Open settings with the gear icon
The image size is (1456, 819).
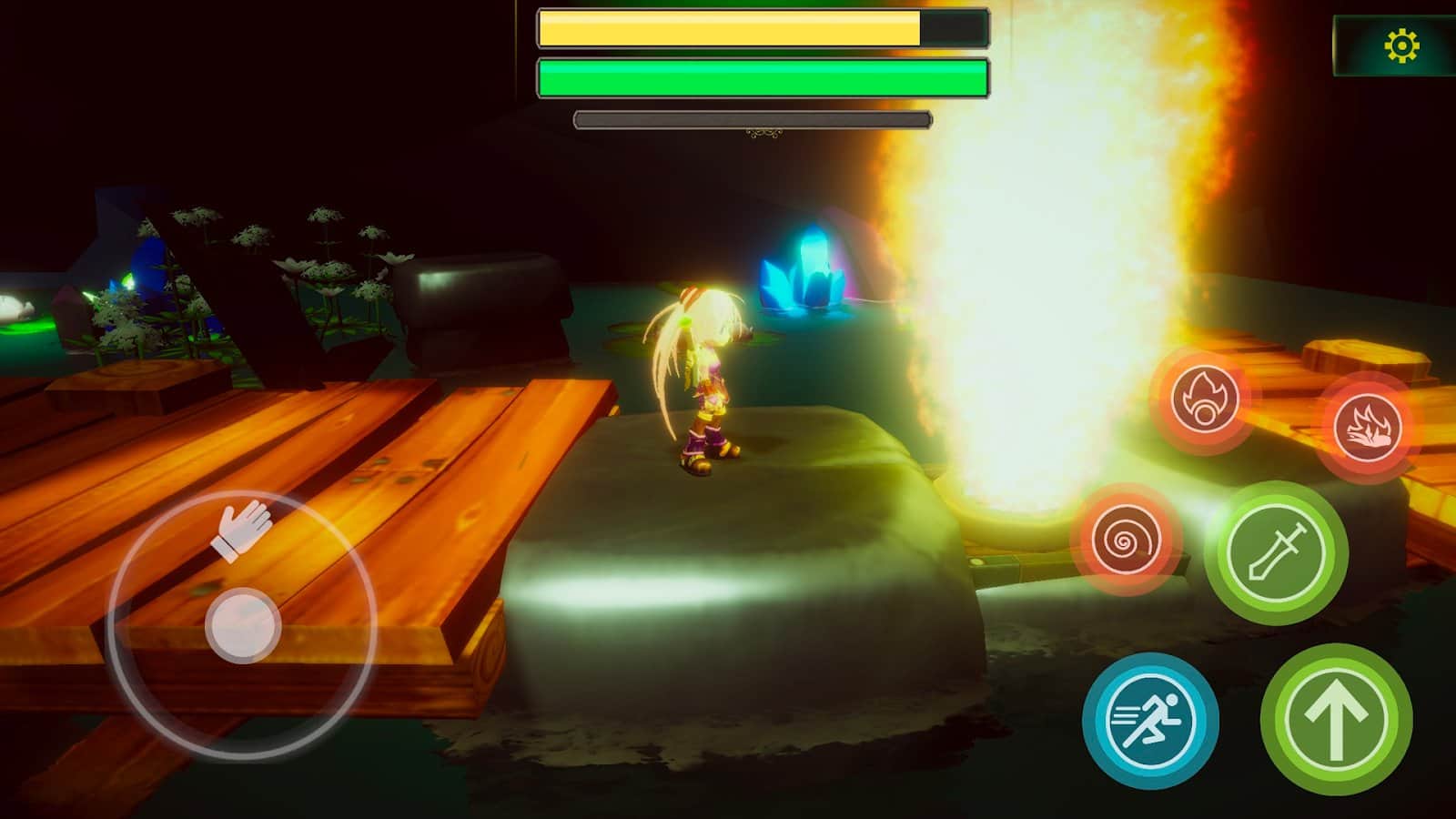coord(1401,45)
